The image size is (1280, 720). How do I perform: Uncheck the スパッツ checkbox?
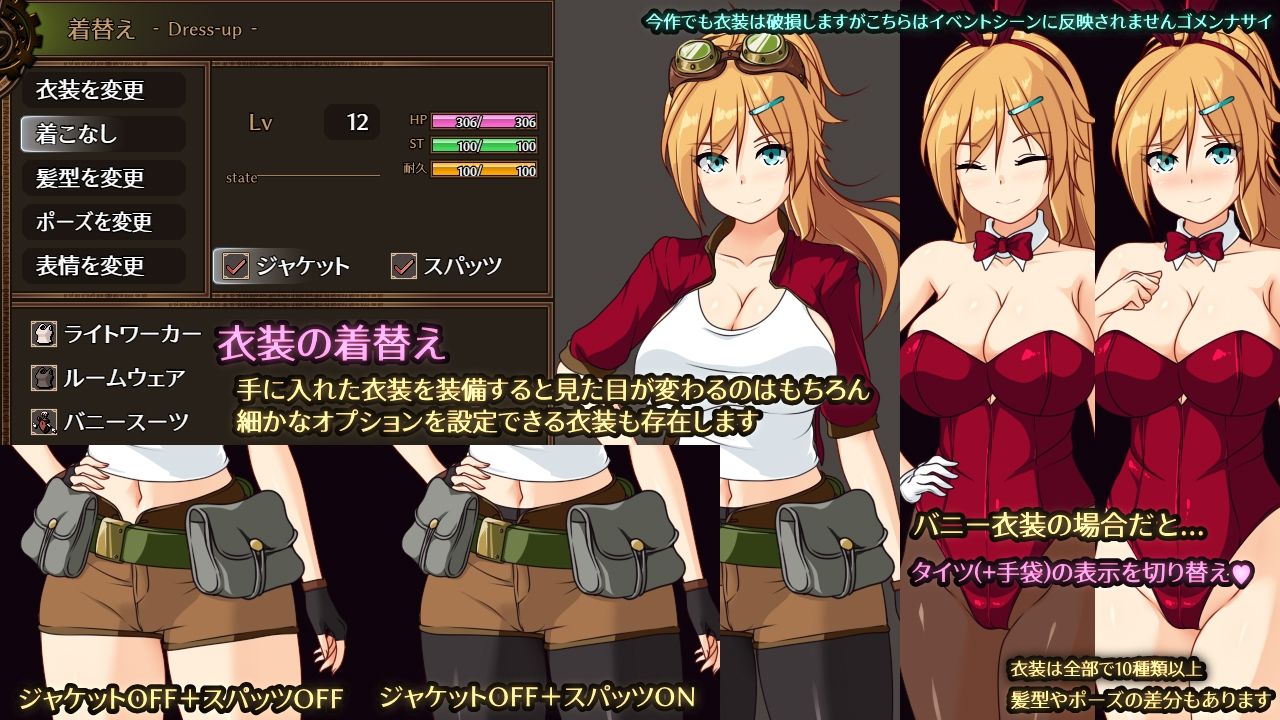pos(404,266)
